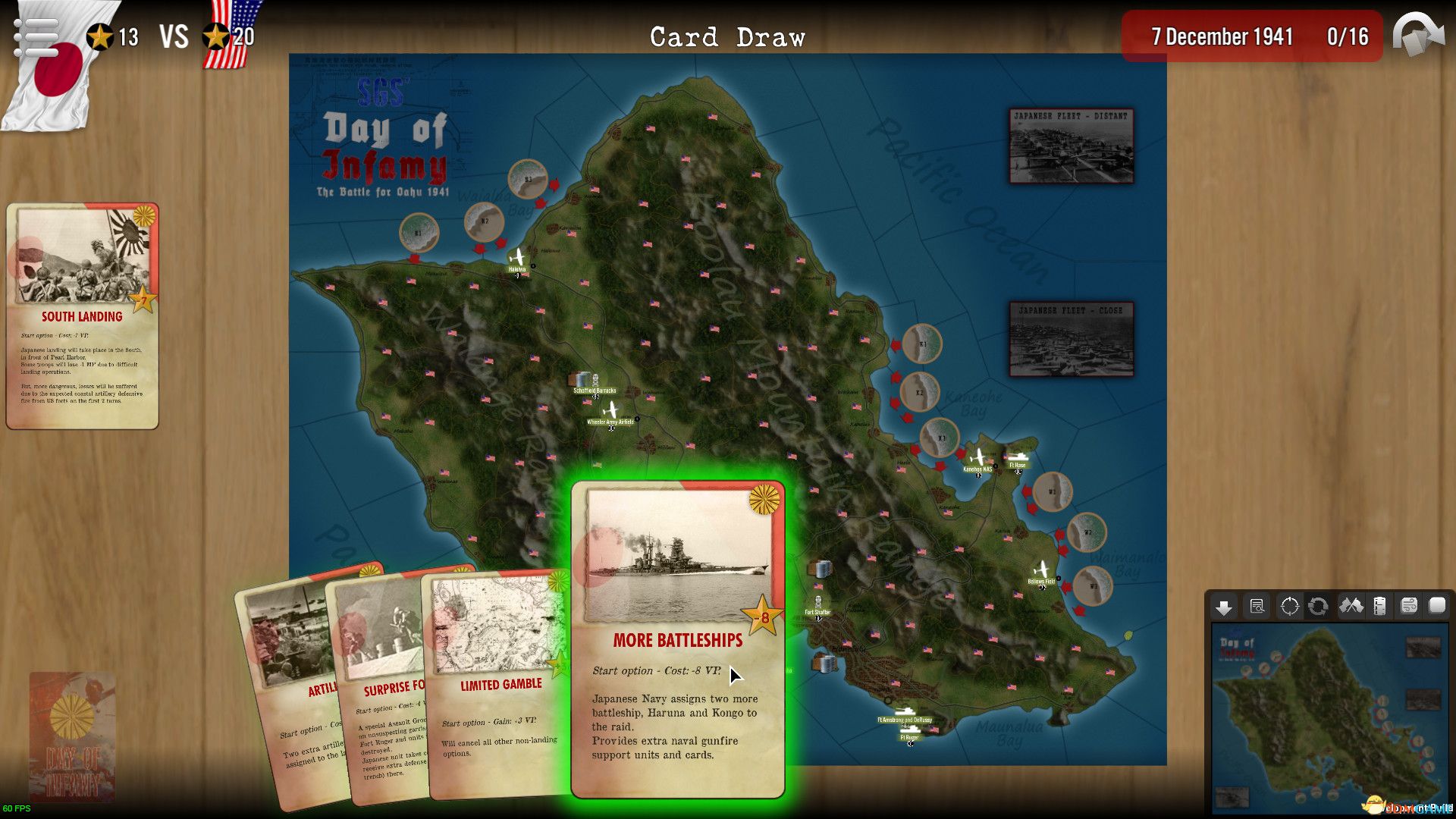Click the download arrow icon on the minimap toolbar
1456x819 pixels.
click(x=1222, y=607)
